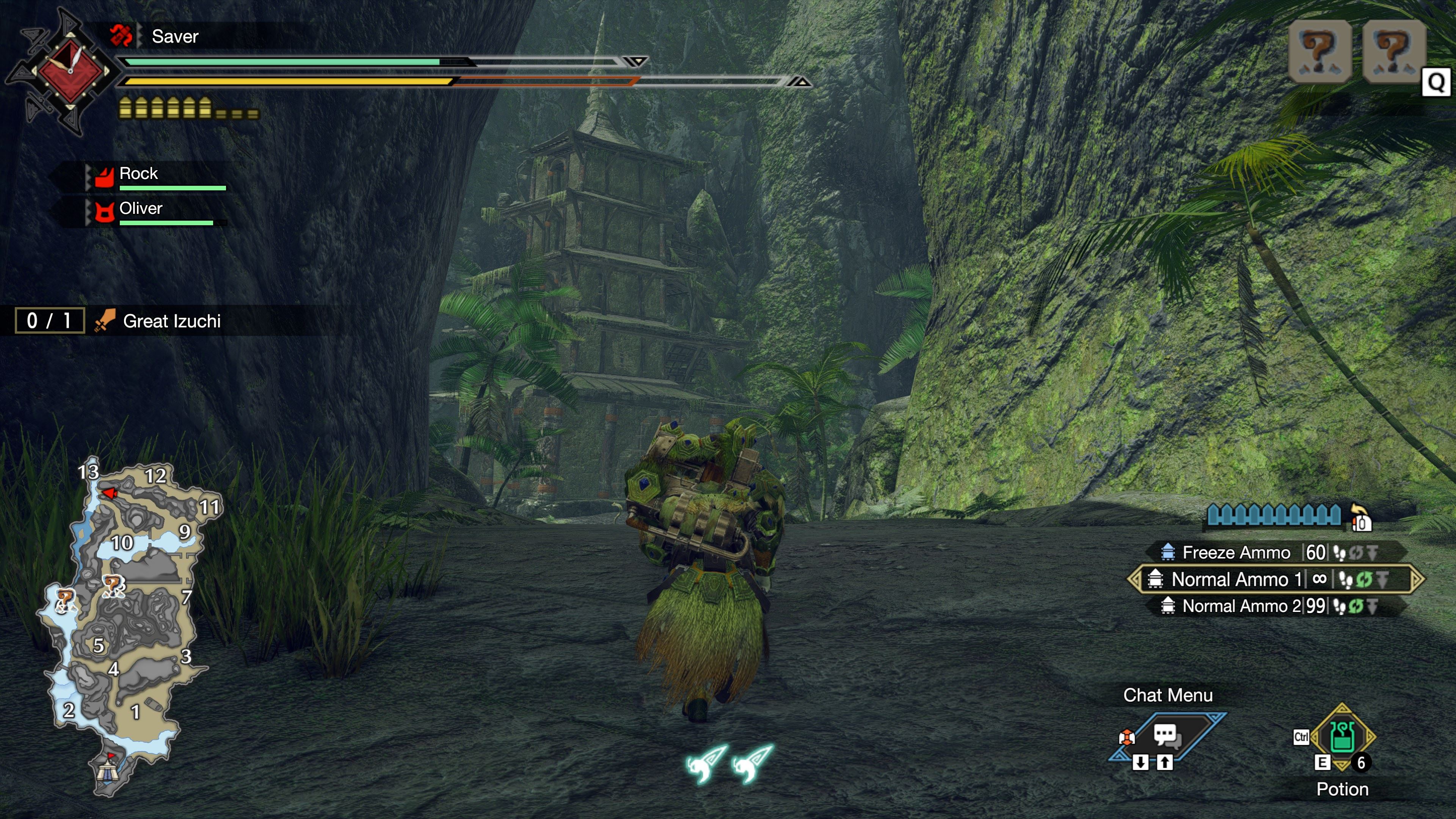Click the quest timer clock emblem
The height and width of the screenshot is (819, 1456).
click(x=70, y=71)
